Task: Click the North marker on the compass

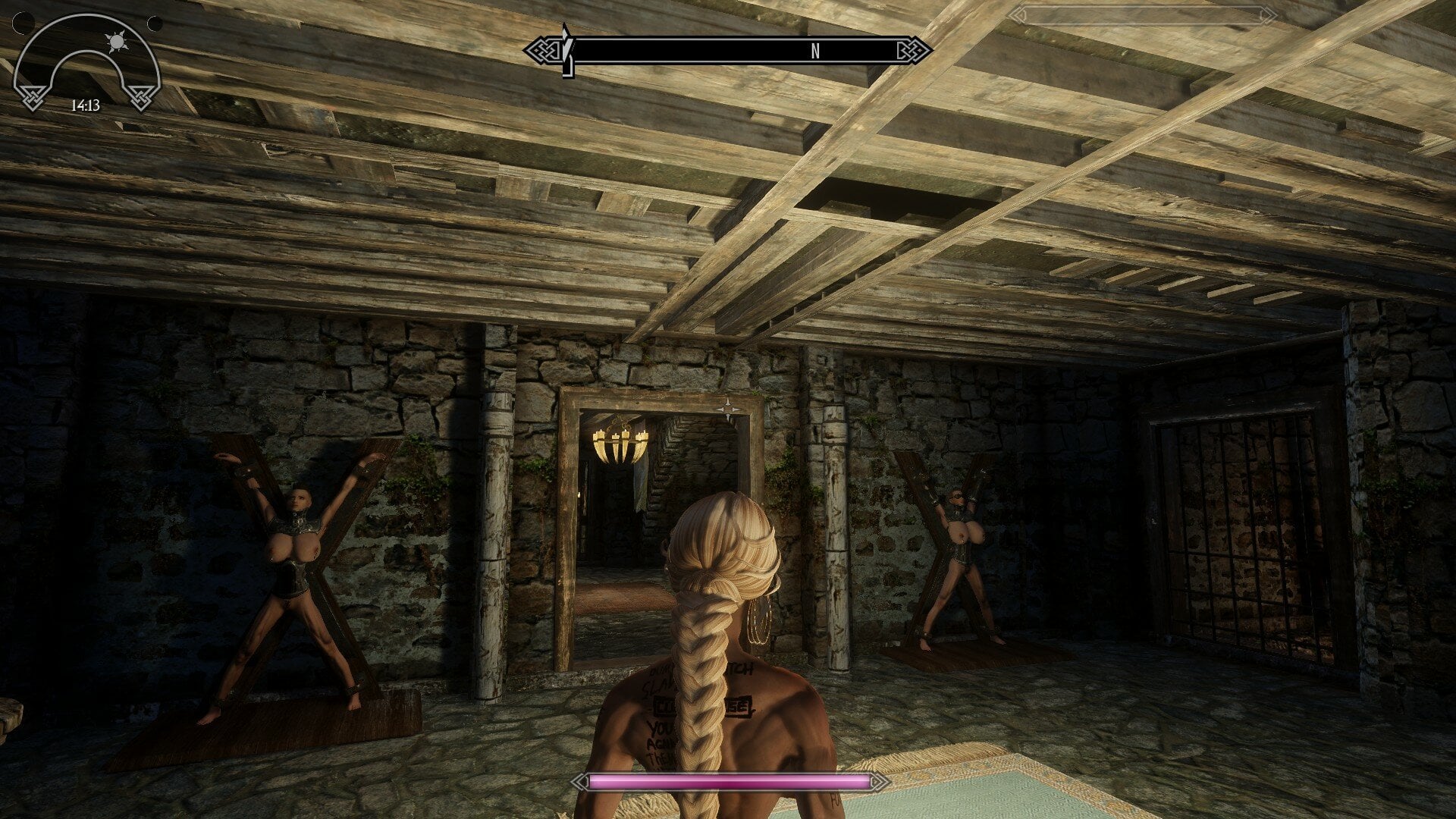Action: [815, 51]
